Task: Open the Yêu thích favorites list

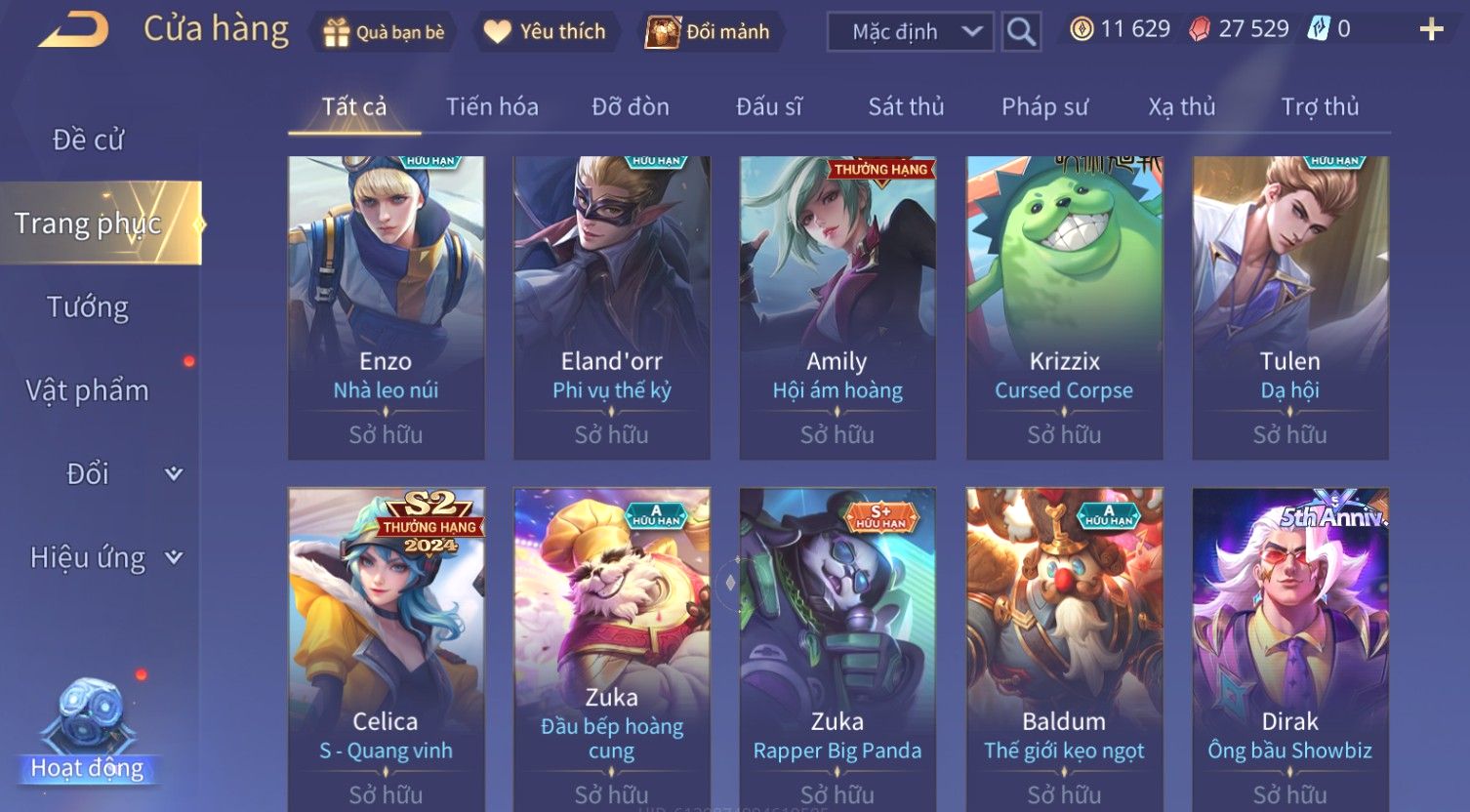Action: (x=546, y=32)
